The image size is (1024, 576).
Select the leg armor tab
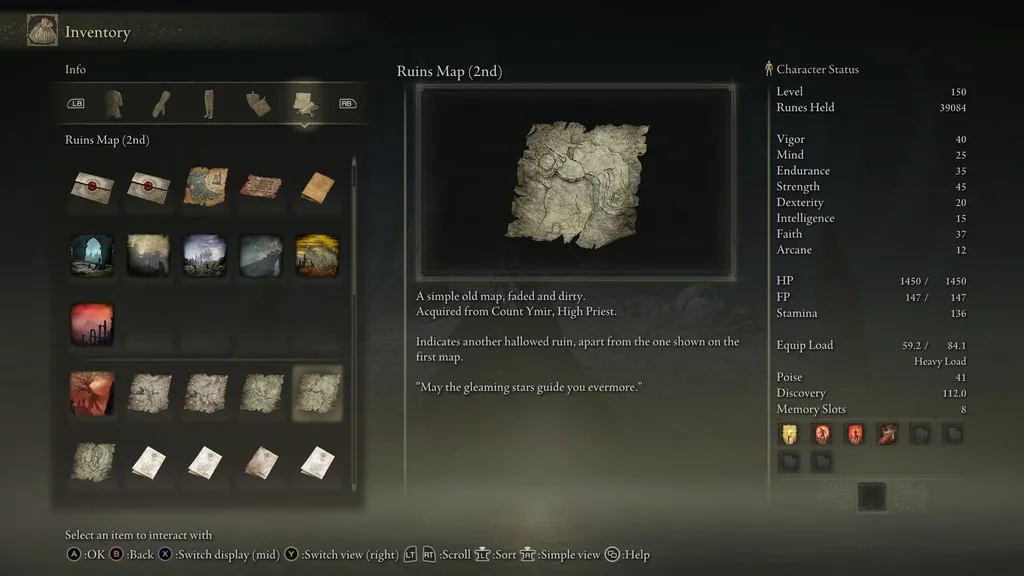209,103
